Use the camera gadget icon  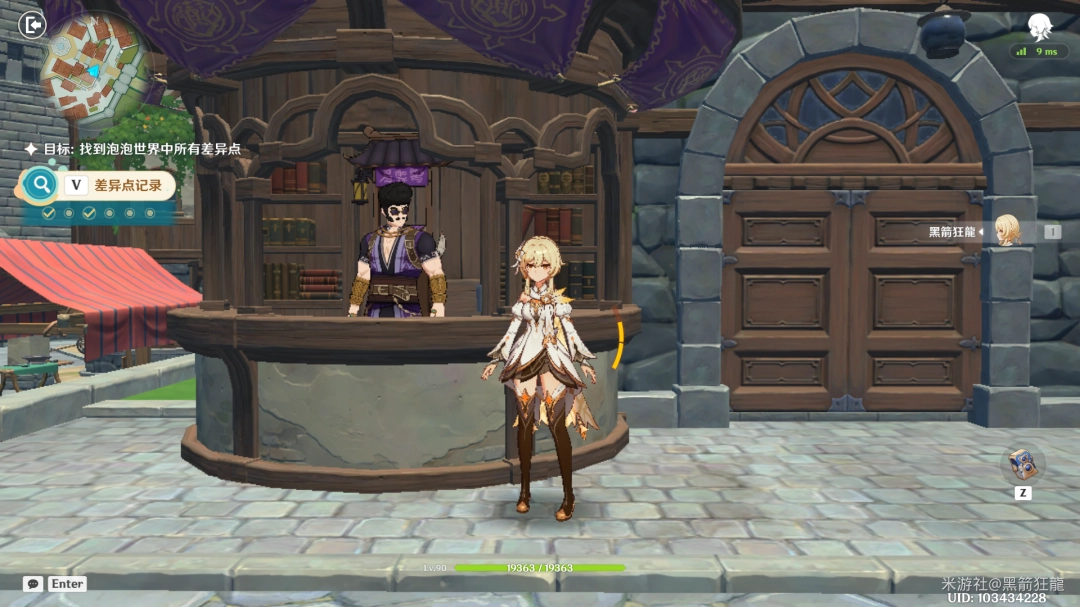coord(1023,464)
